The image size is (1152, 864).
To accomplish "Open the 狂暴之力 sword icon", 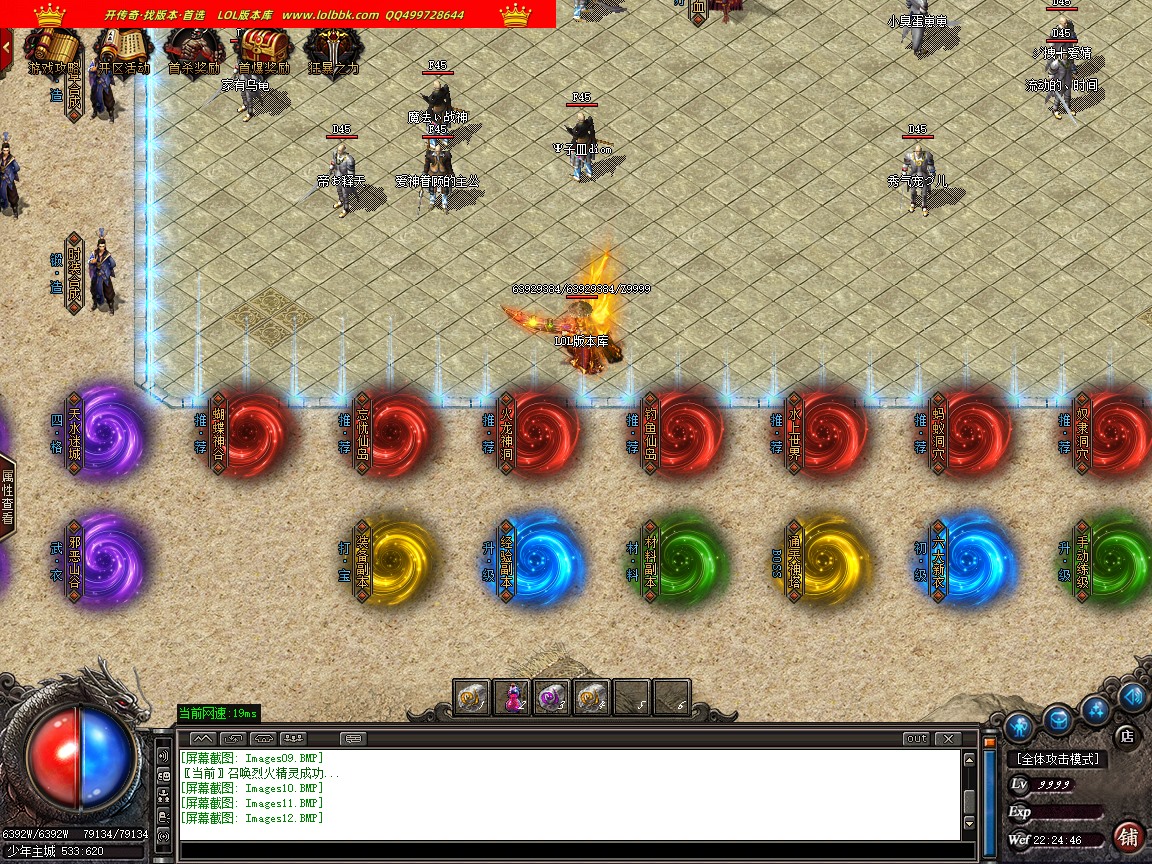I will coord(332,48).
